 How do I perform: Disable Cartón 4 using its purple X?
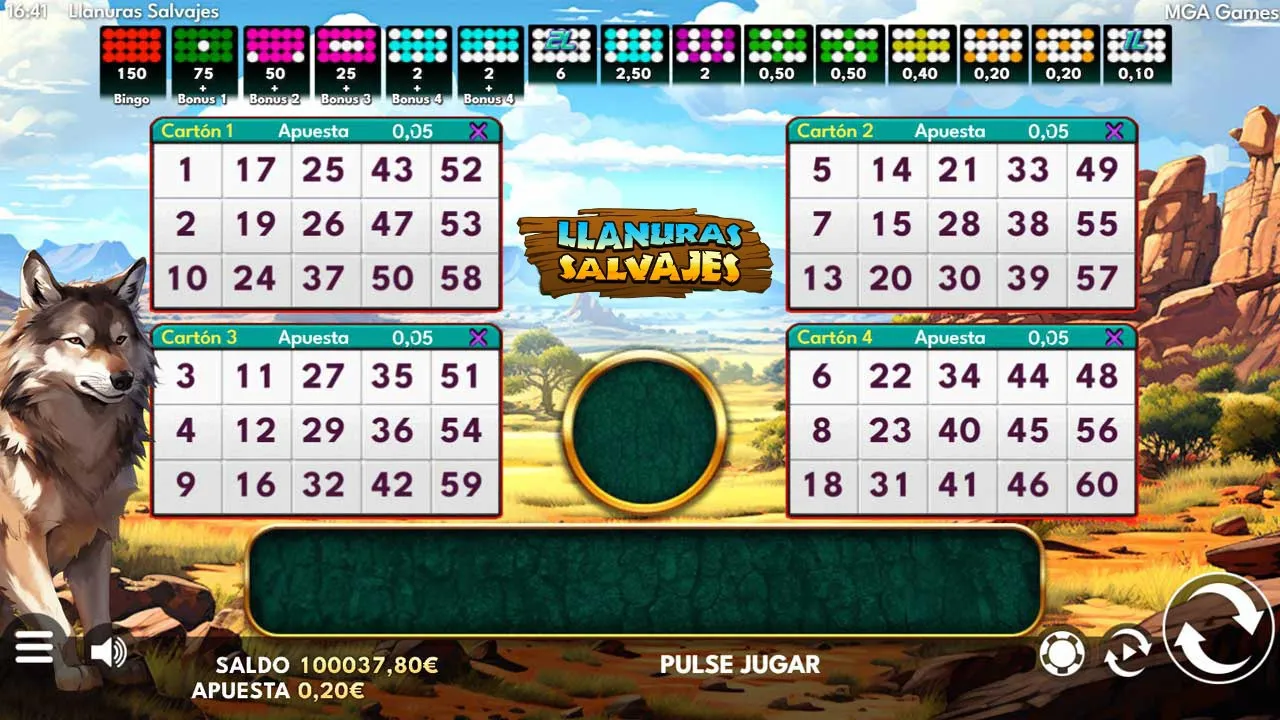1113,338
